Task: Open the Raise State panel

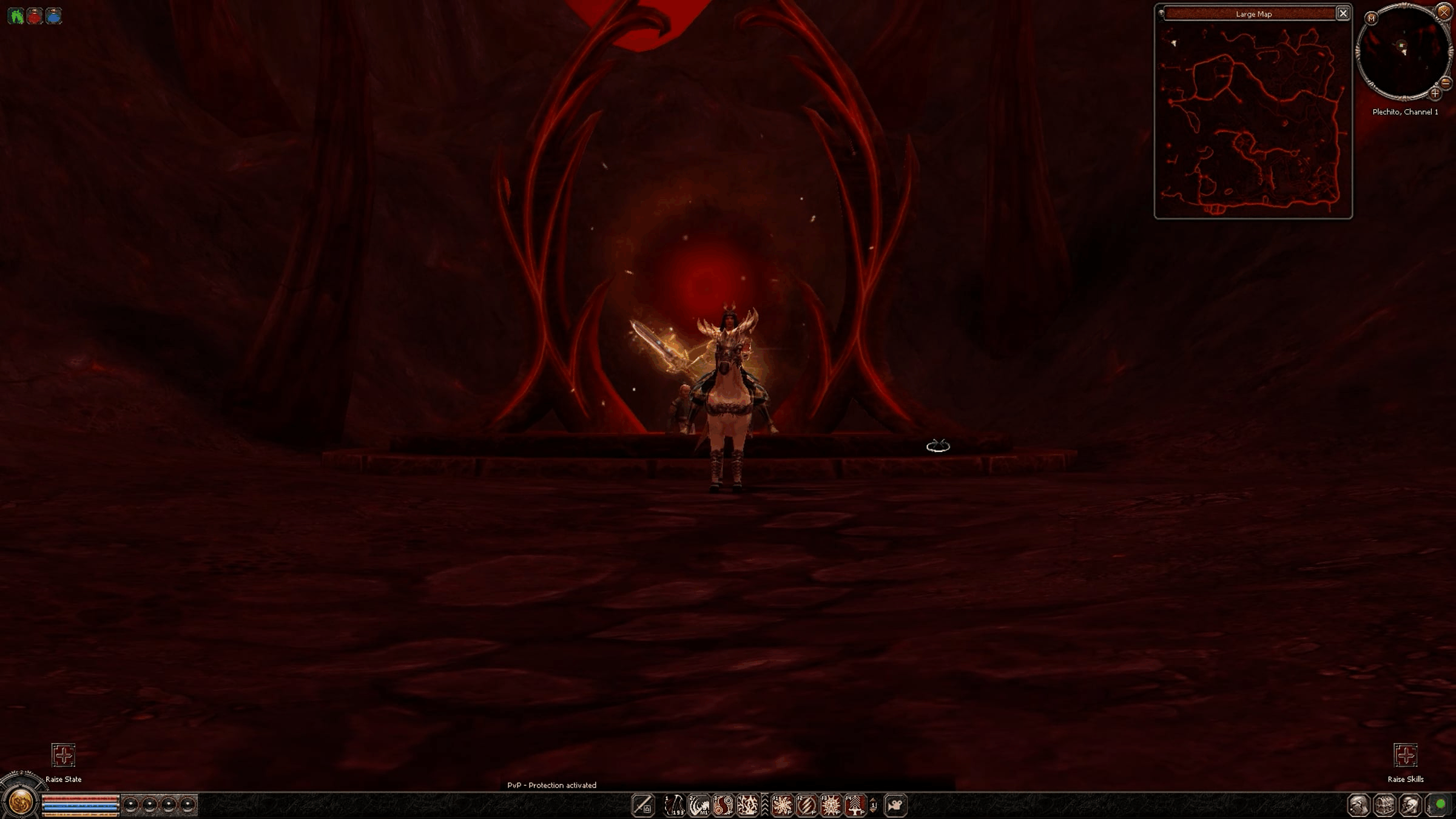Action: pos(63,755)
